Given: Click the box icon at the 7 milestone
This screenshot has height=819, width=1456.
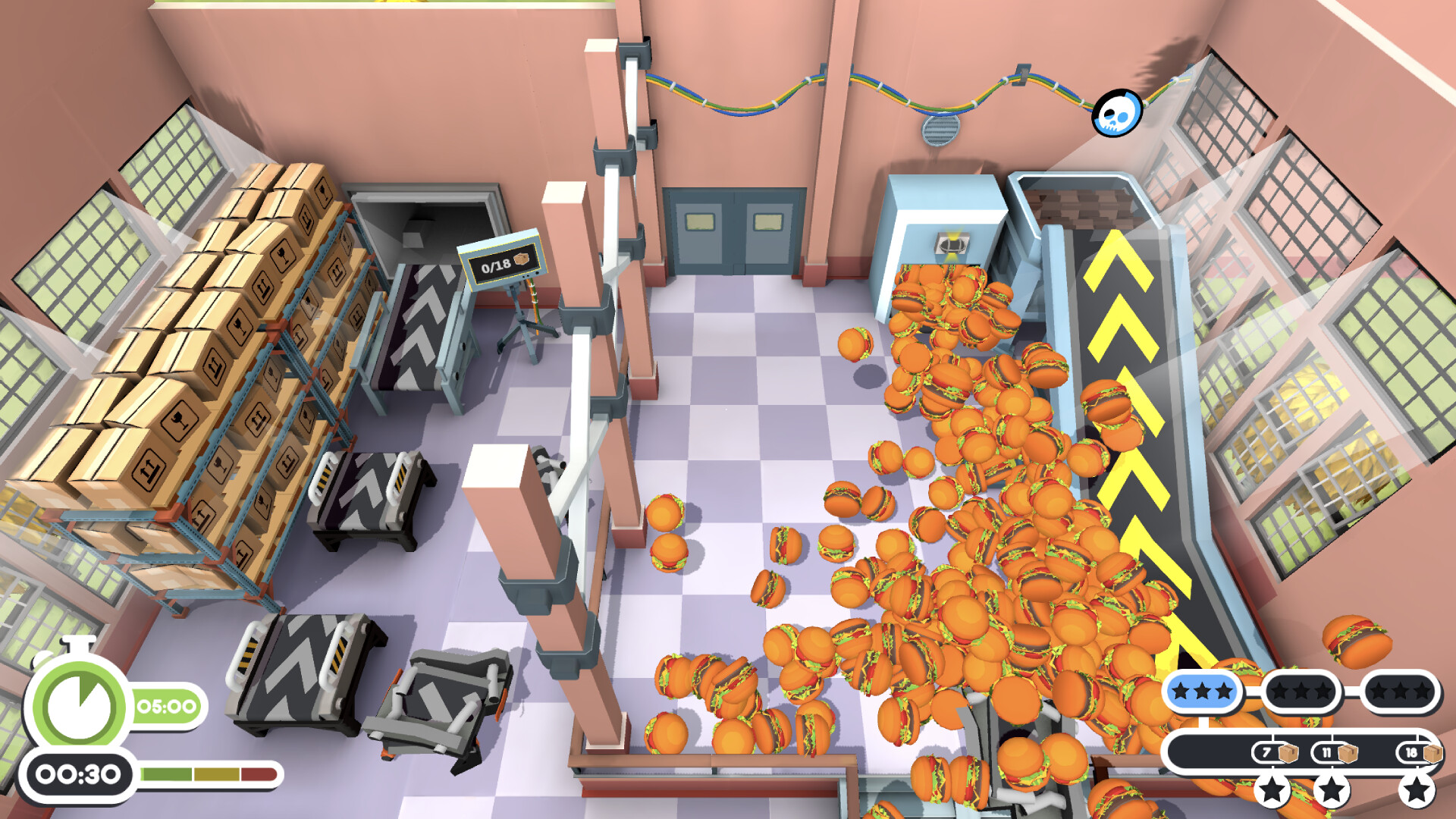Looking at the screenshot, I should coord(1287,754).
